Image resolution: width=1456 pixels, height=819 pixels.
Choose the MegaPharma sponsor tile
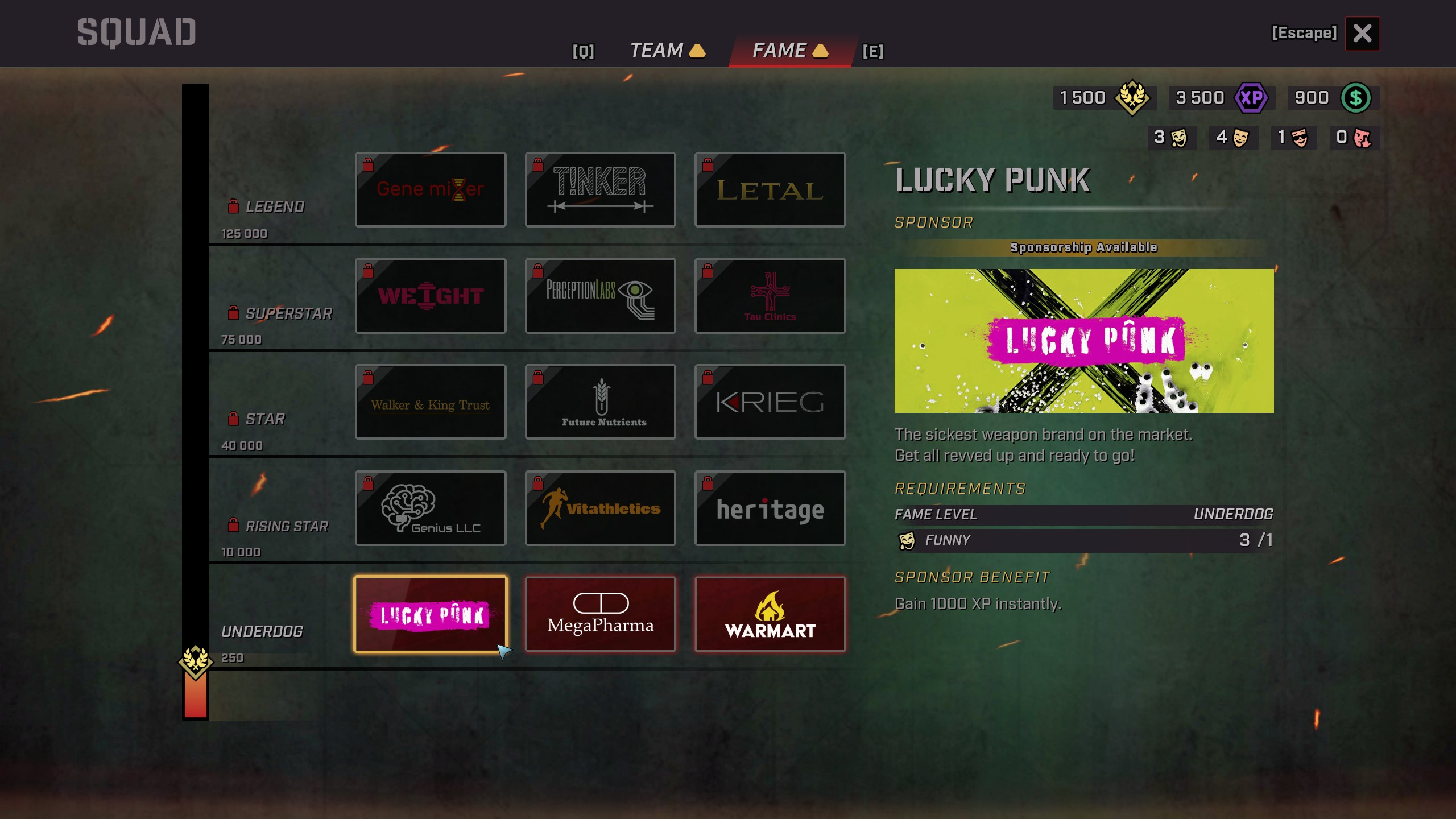[600, 614]
